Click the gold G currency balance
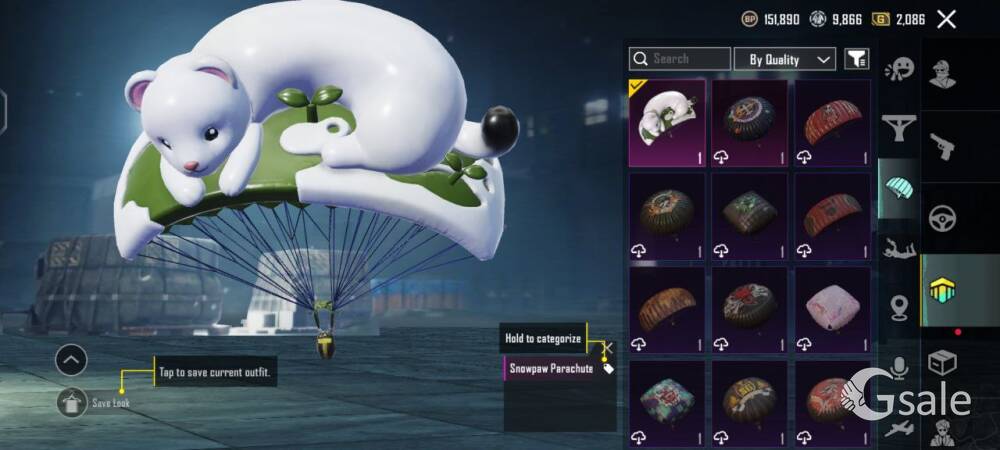Screen dimensions: 1000x450 [x=899, y=19]
